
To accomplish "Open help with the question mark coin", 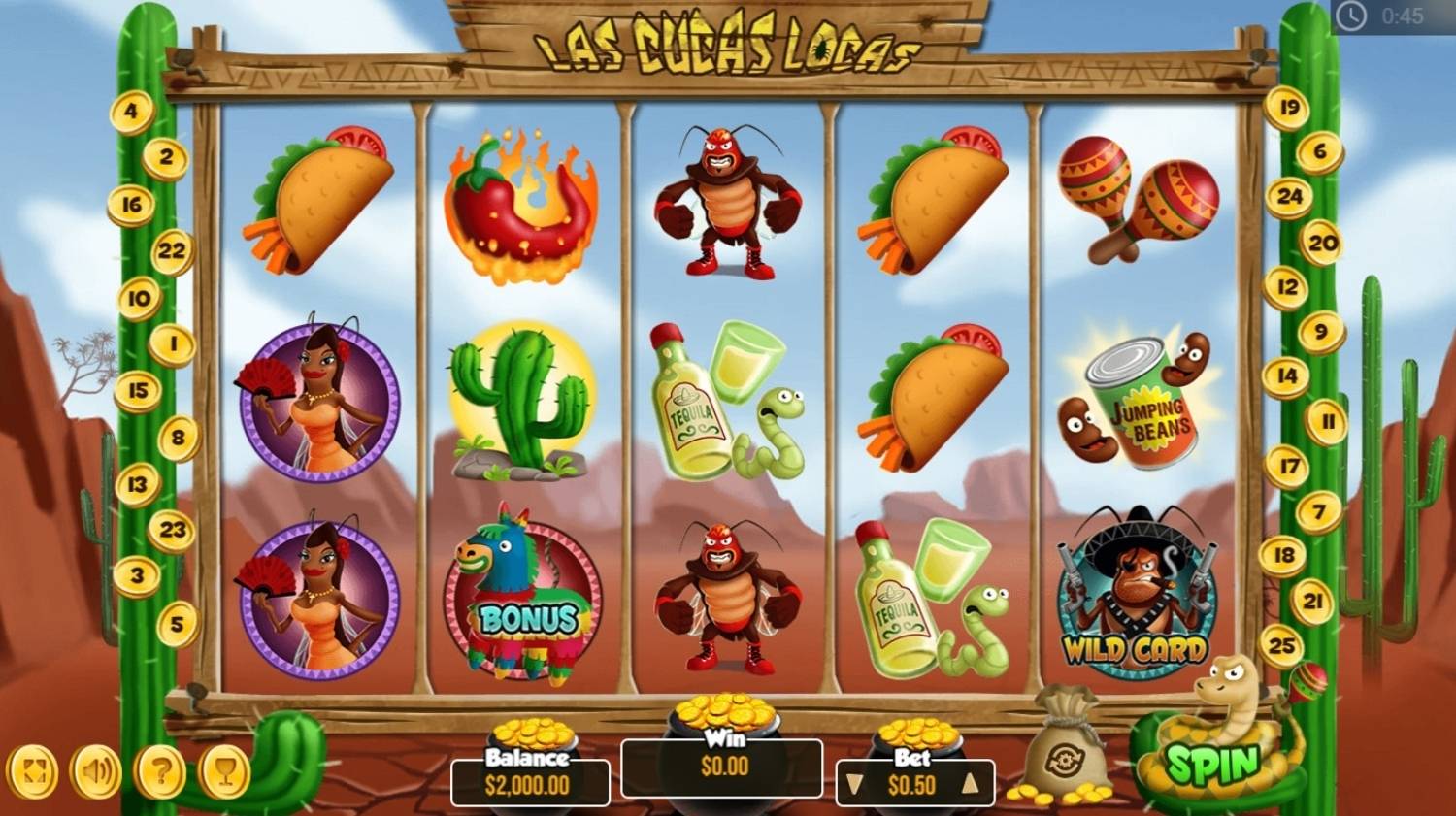I will tap(161, 773).
